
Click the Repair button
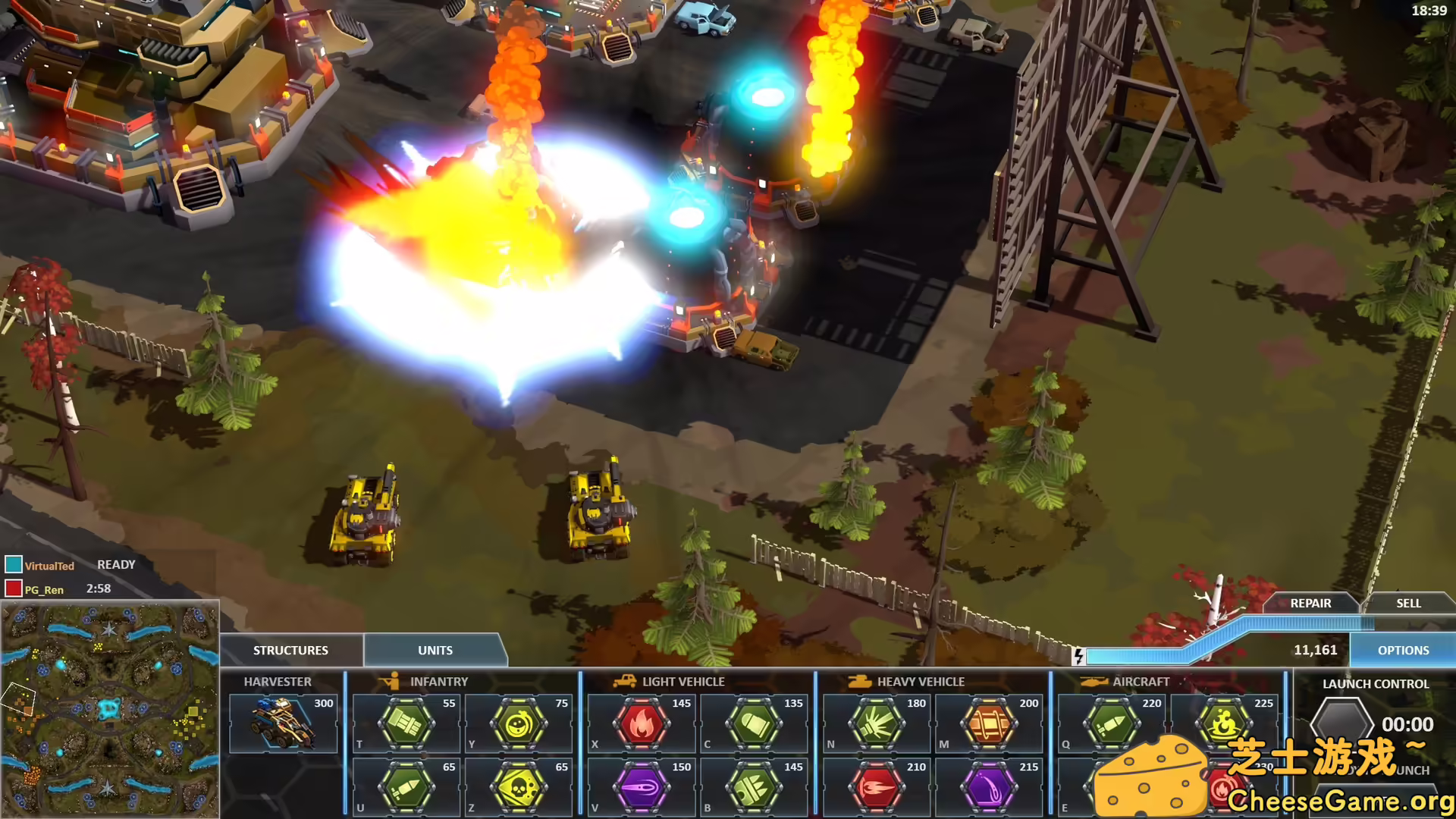click(x=1310, y=603)
